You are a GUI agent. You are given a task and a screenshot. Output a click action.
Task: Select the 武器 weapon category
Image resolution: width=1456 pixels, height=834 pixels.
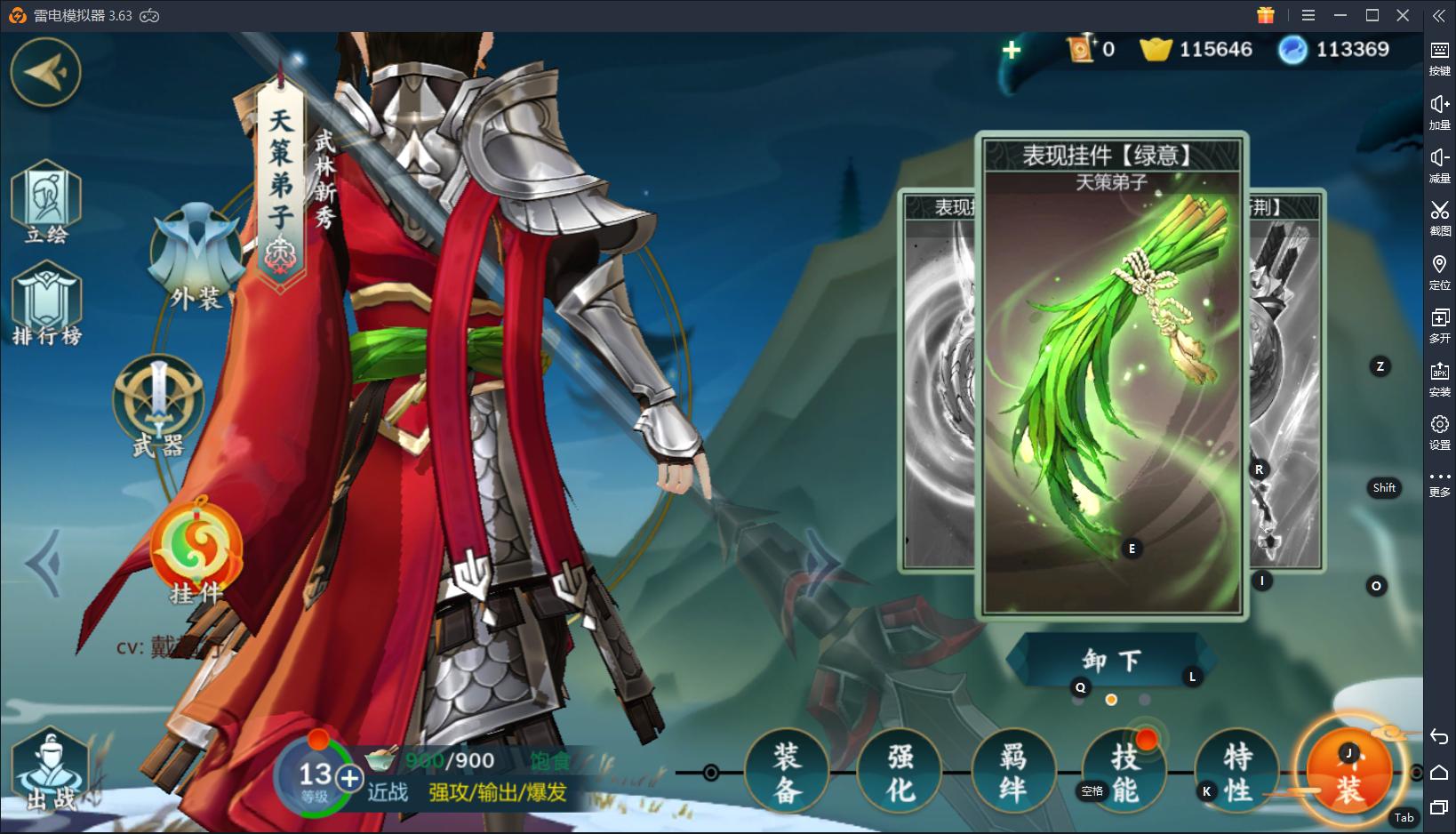point(158,405)
